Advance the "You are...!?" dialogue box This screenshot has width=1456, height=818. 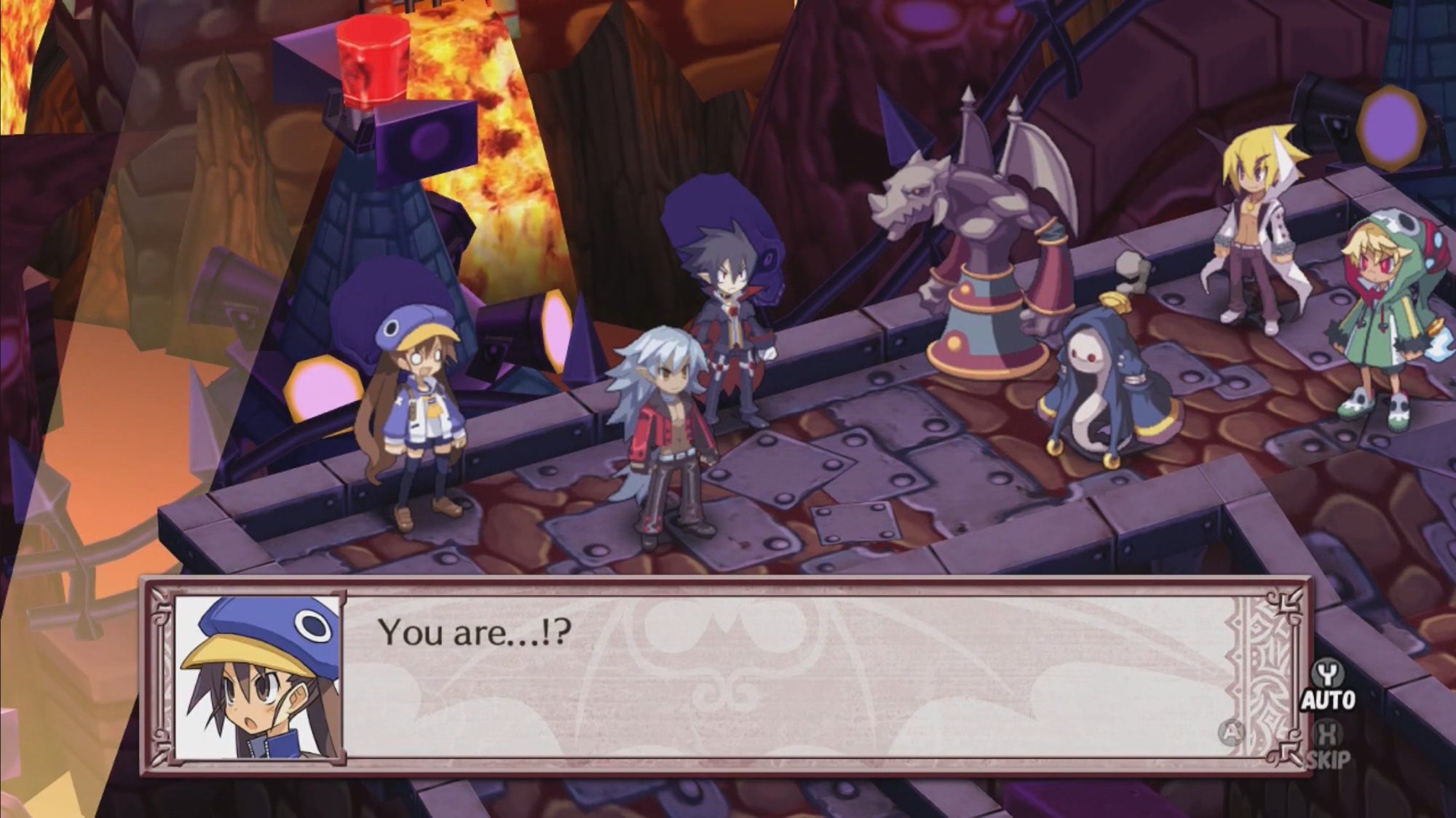[x=1231, y=732]
